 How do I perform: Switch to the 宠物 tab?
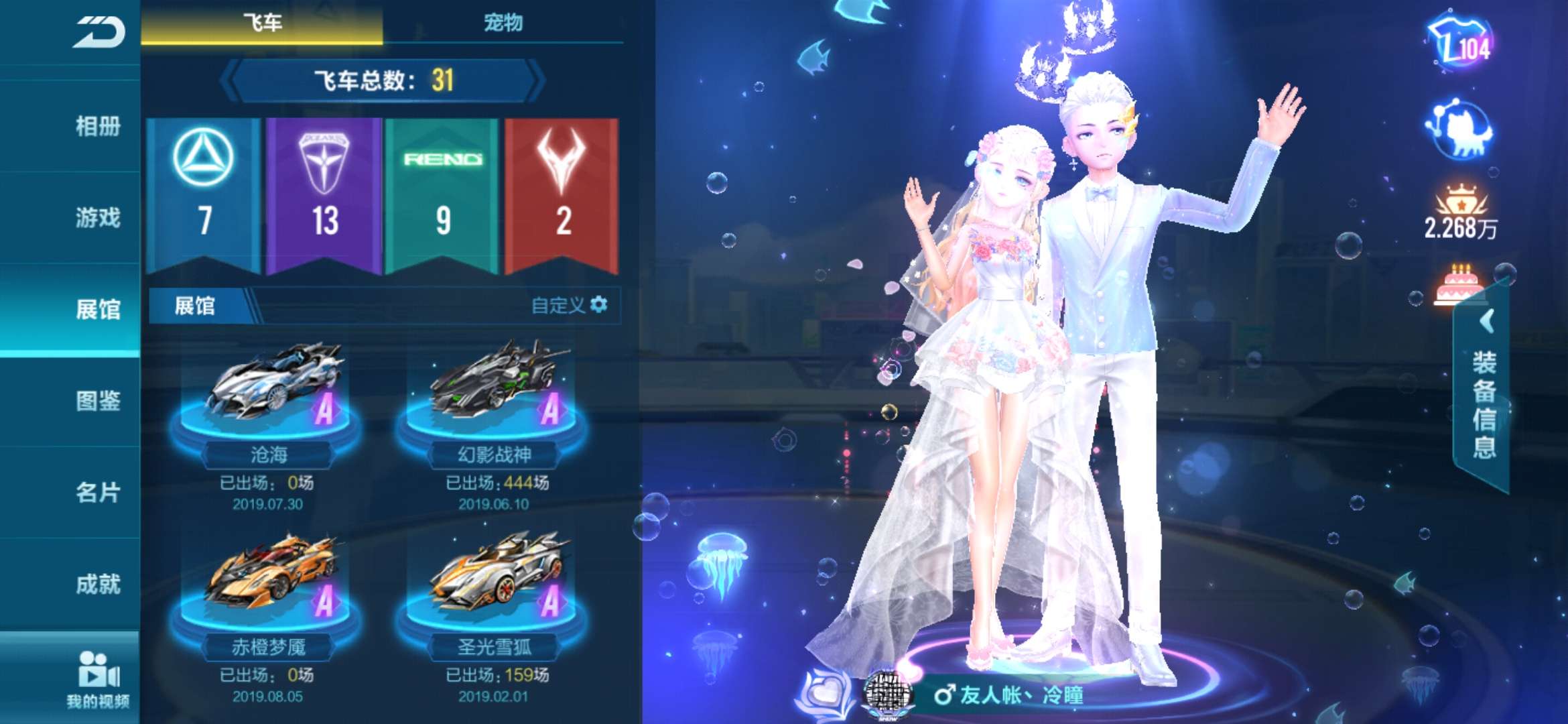tap(503, 23)
